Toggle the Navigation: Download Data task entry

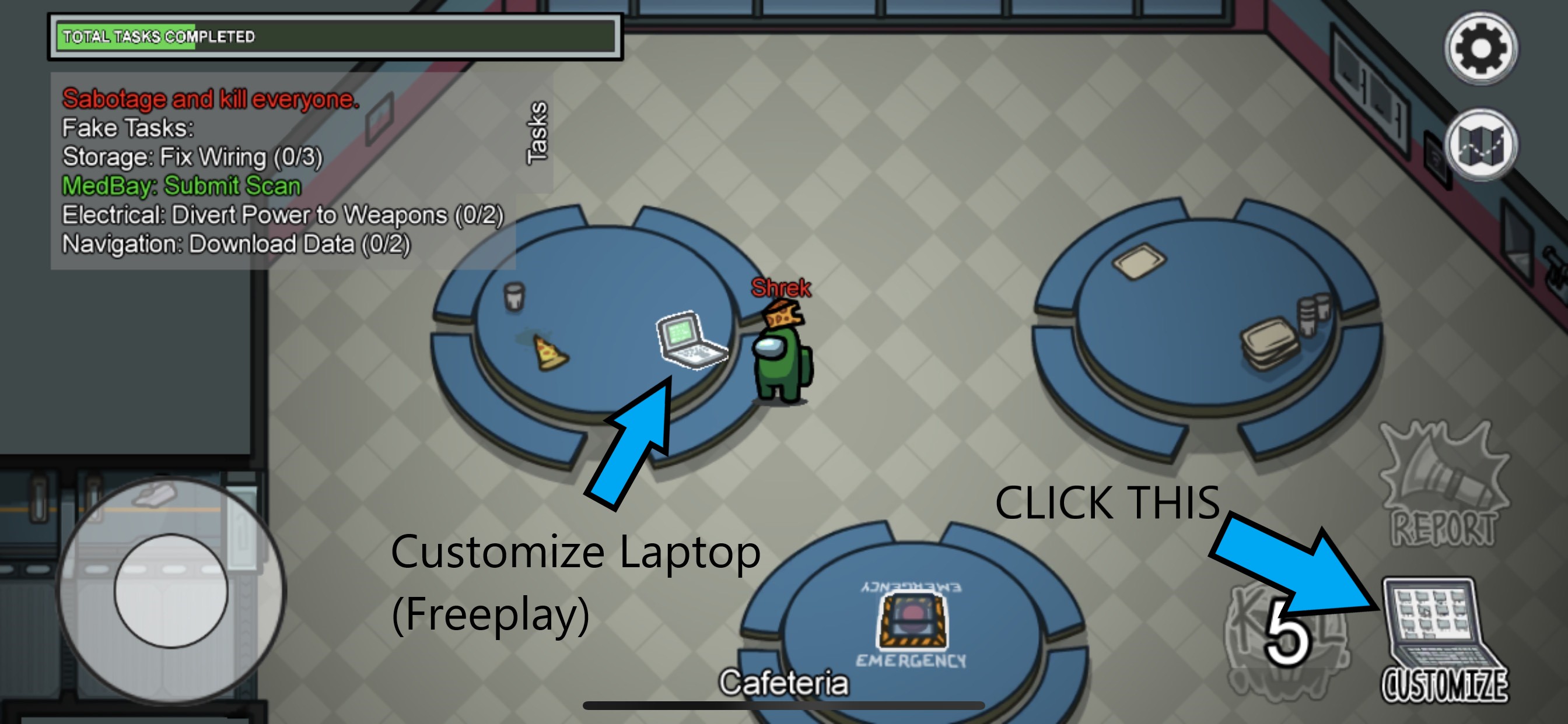[x=237, y=245]
